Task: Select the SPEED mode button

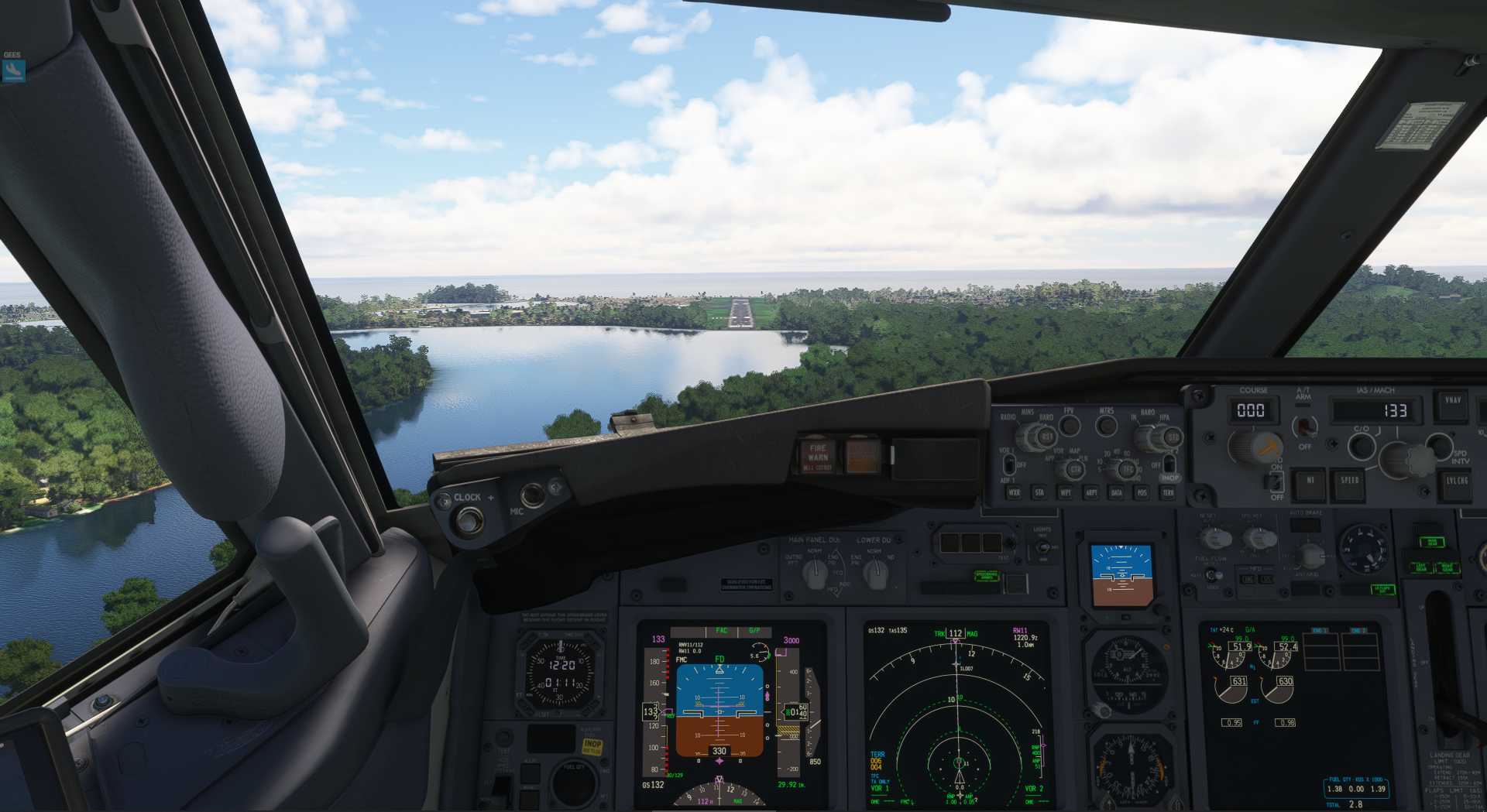Action: tap(1349, 481)
